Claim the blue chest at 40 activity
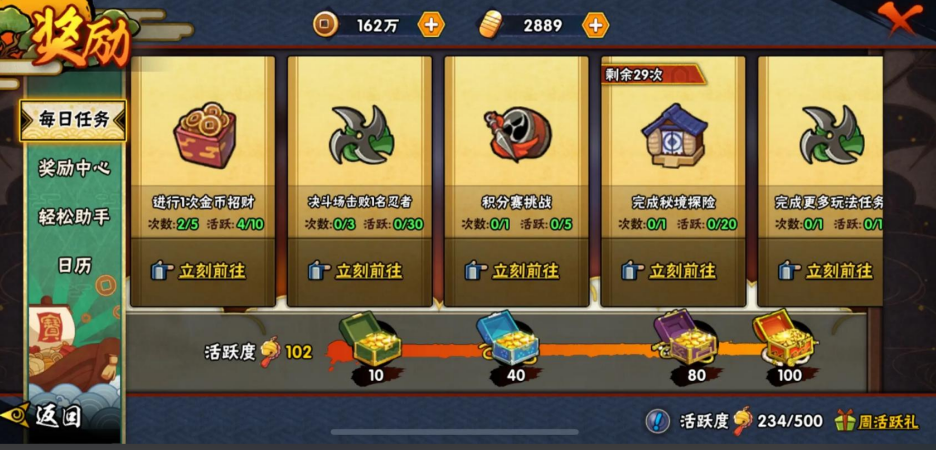 coord(509,340)
